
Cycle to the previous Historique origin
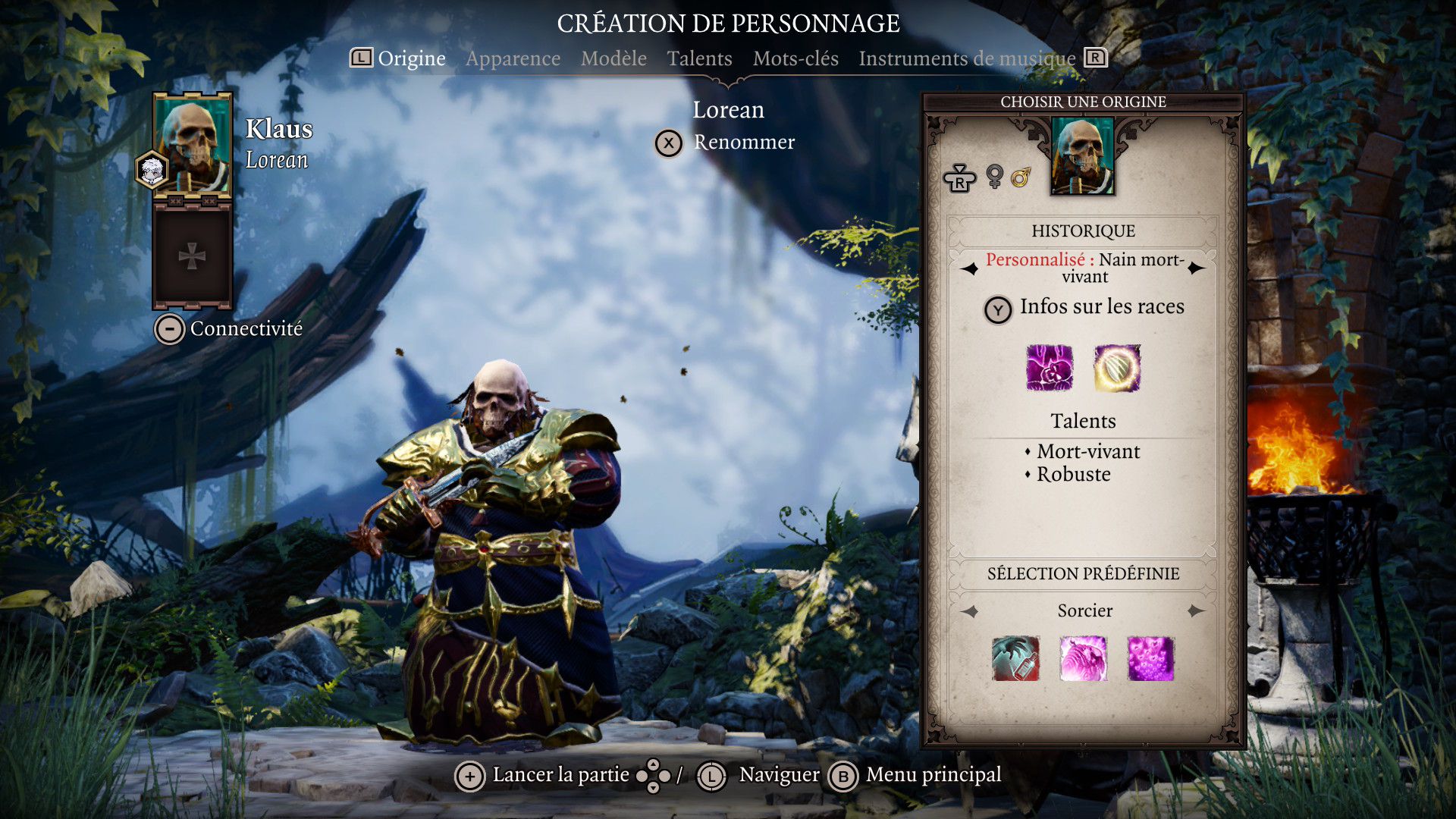click(x=970, y=268)
